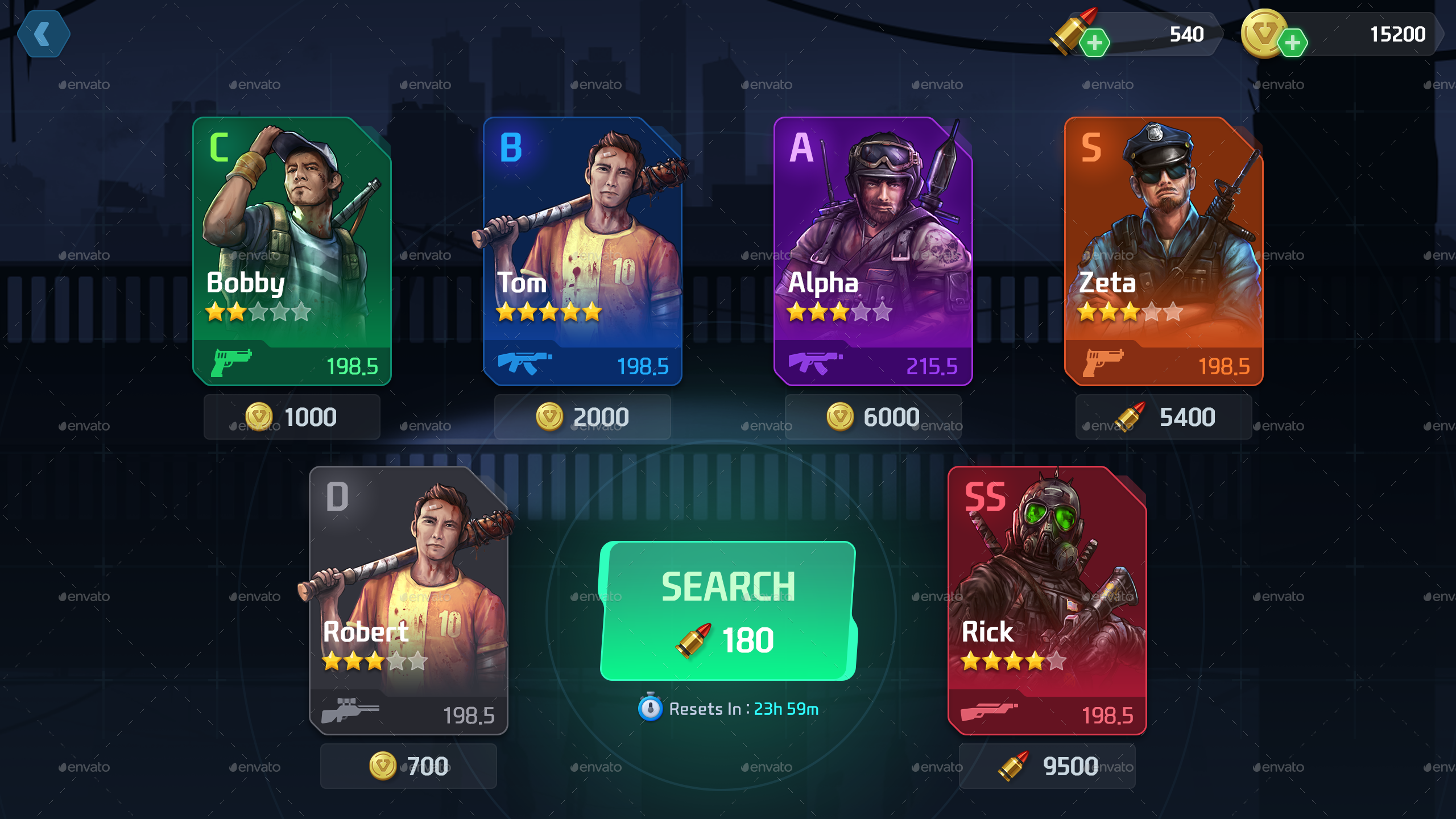Choose the Tom B-rank character card

tap(582, 250)
